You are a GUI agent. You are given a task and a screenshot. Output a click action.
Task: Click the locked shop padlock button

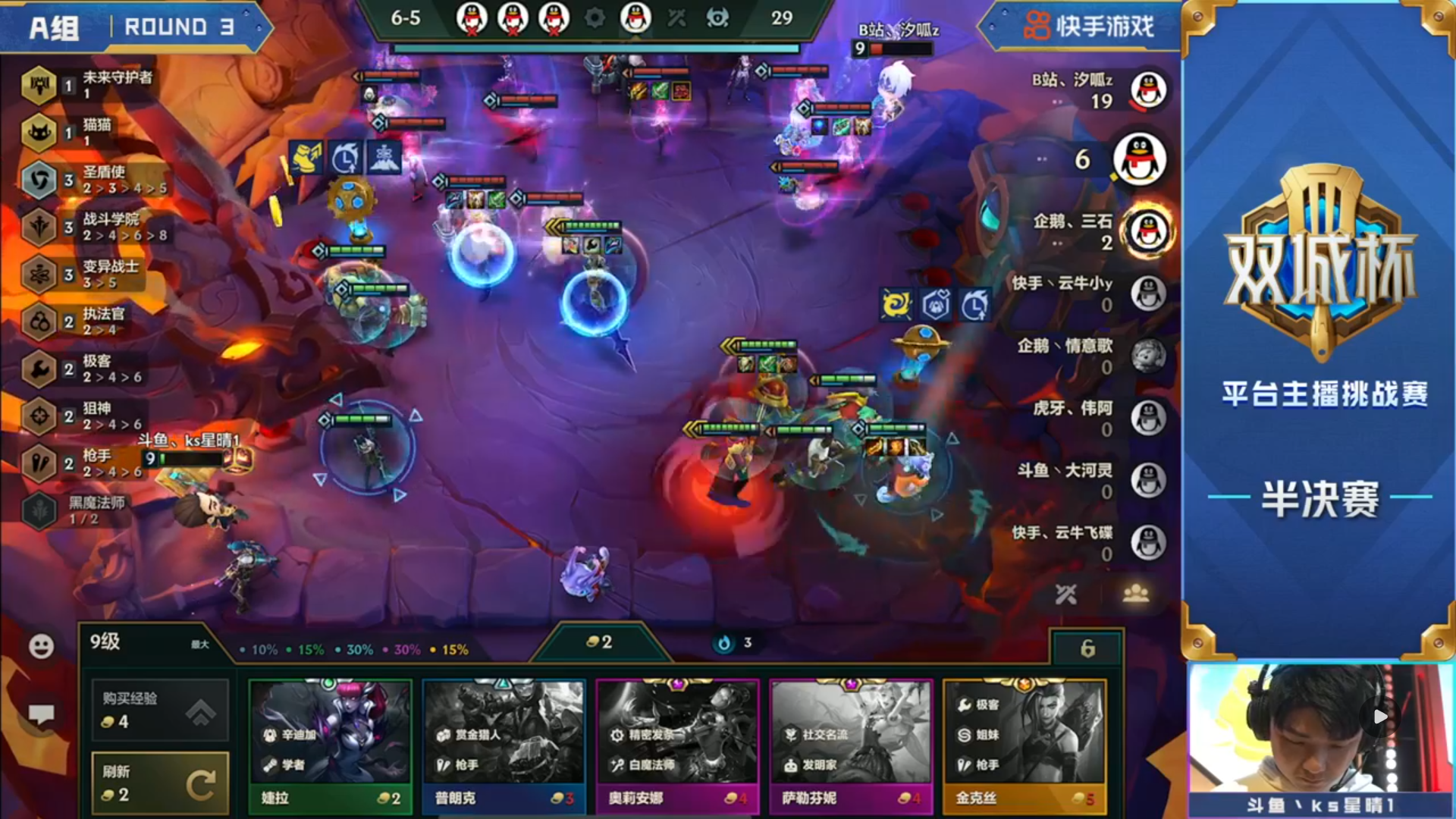tap(1087, 648)
